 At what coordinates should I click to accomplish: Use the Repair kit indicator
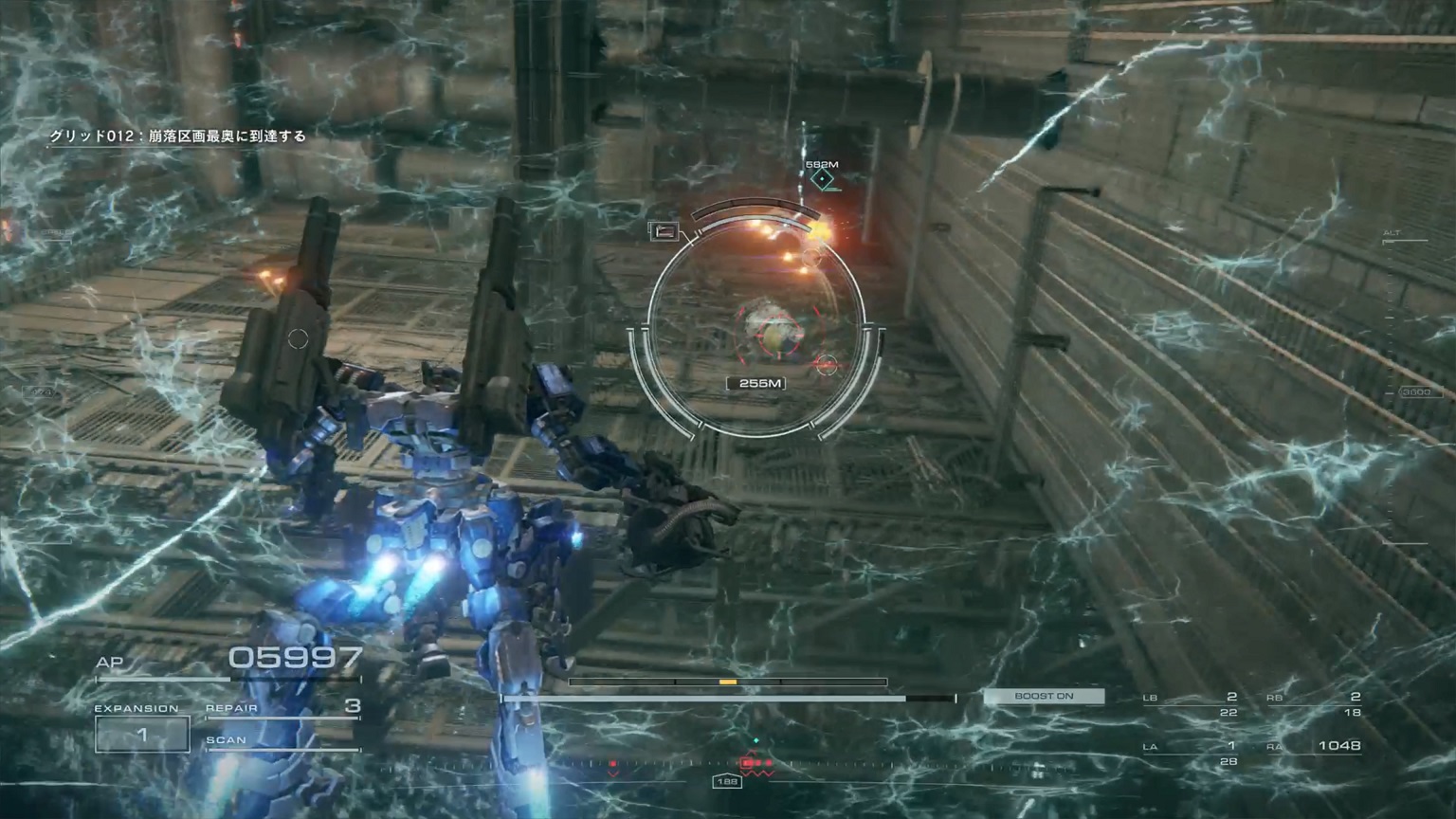282,707
